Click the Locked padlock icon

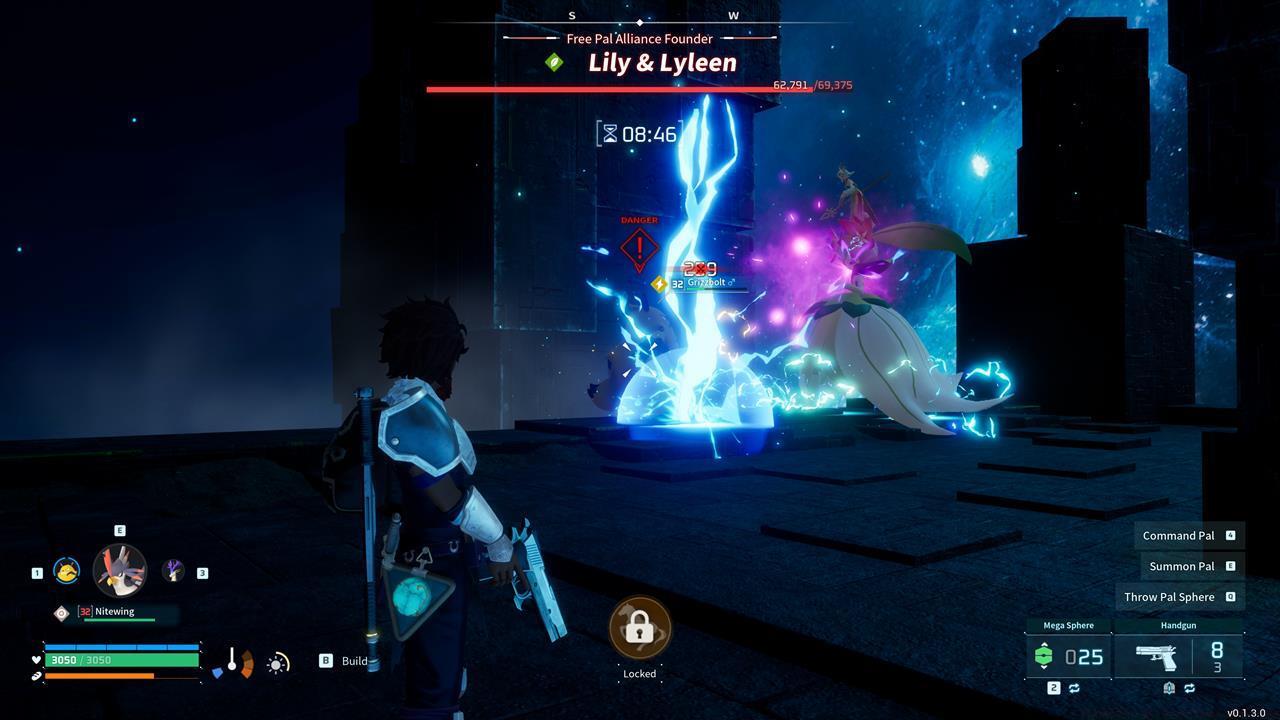(x=639, y=628)
